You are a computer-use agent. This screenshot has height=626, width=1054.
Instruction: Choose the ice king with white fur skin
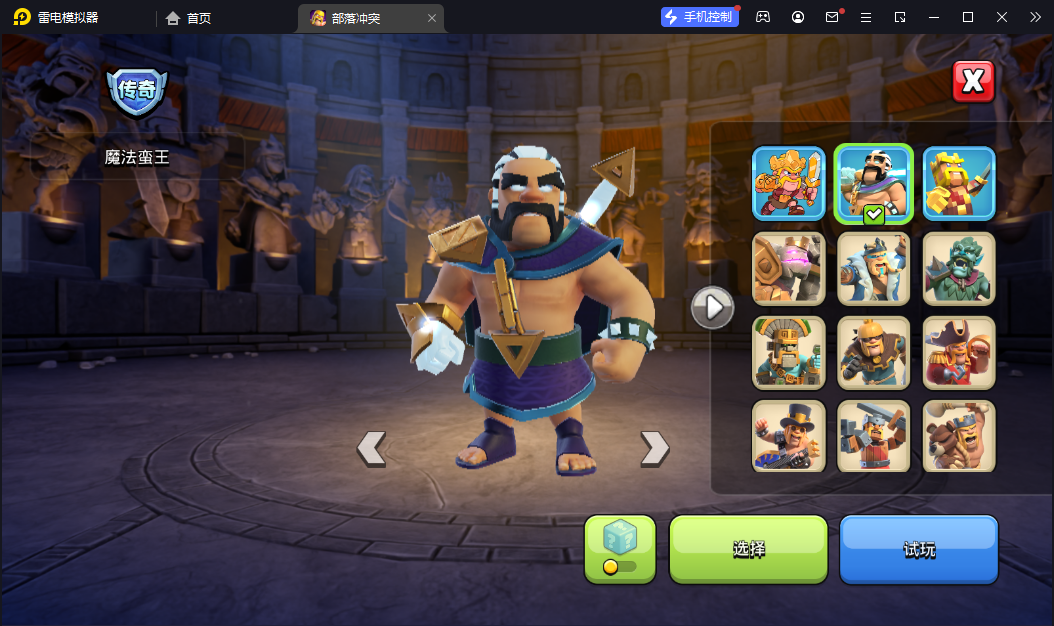874,268
